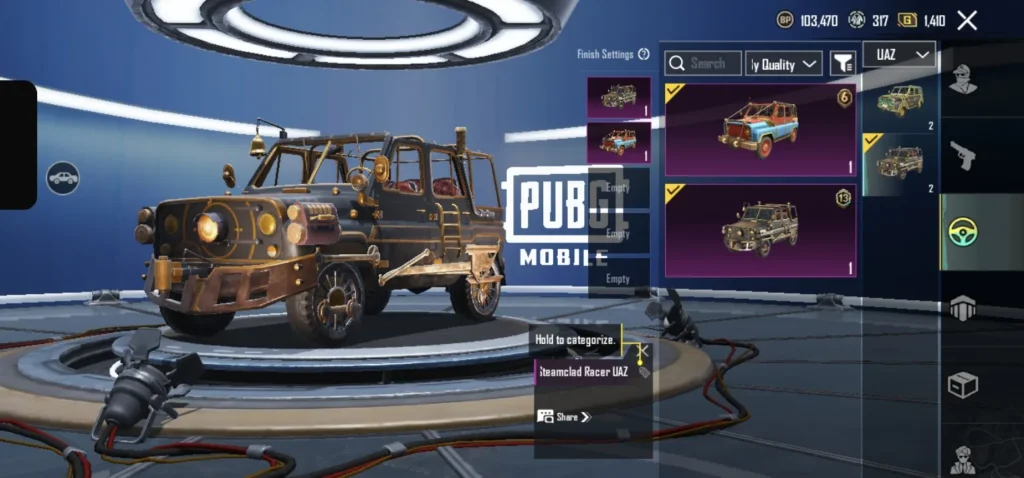
Task: Click the BP currency balance icon
Action: click(786, 20)
